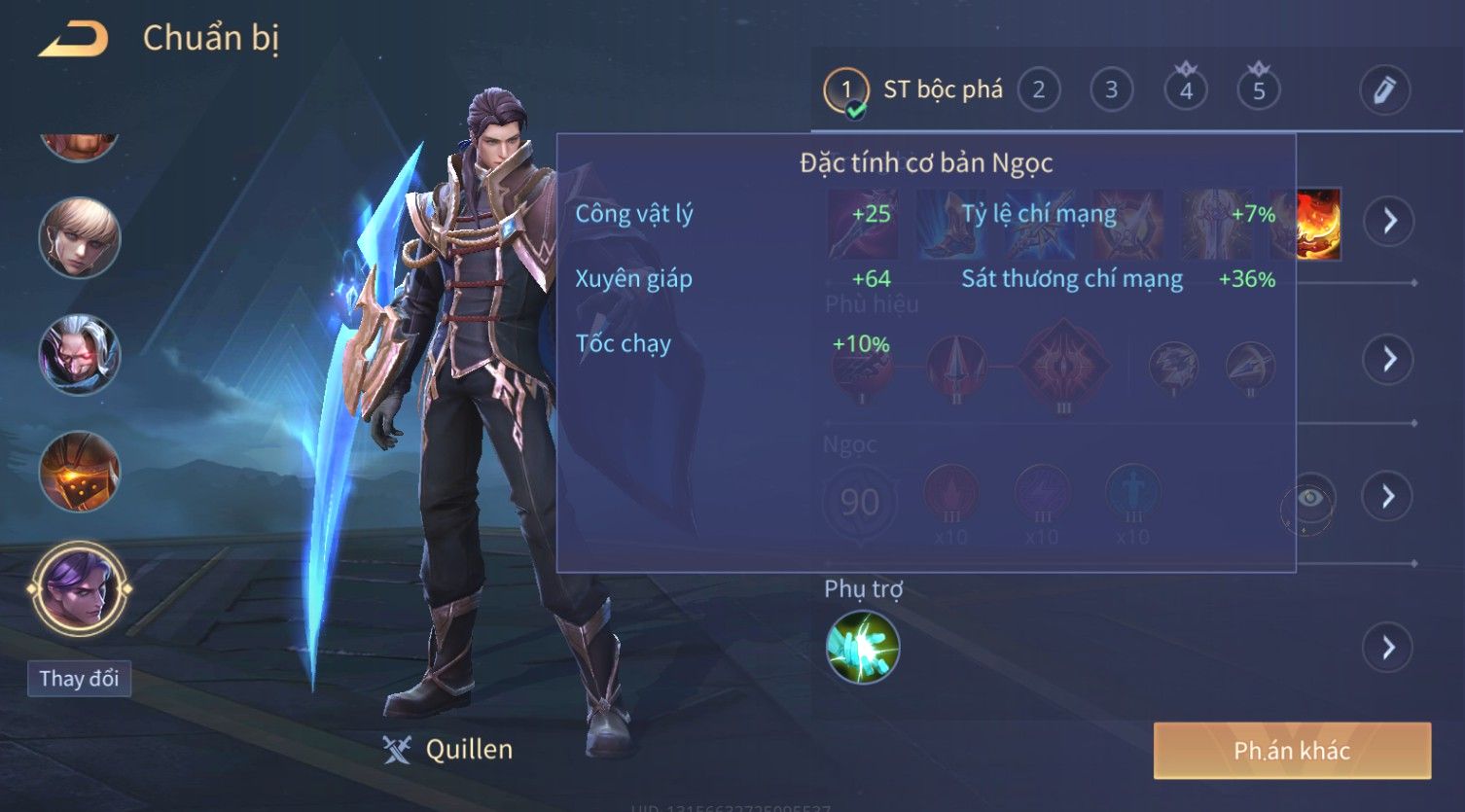Image resolution: width=1465 pixels, height=812 pixels.
Task: Switch to loadout preset 2
Action: tap(1038, 90)
